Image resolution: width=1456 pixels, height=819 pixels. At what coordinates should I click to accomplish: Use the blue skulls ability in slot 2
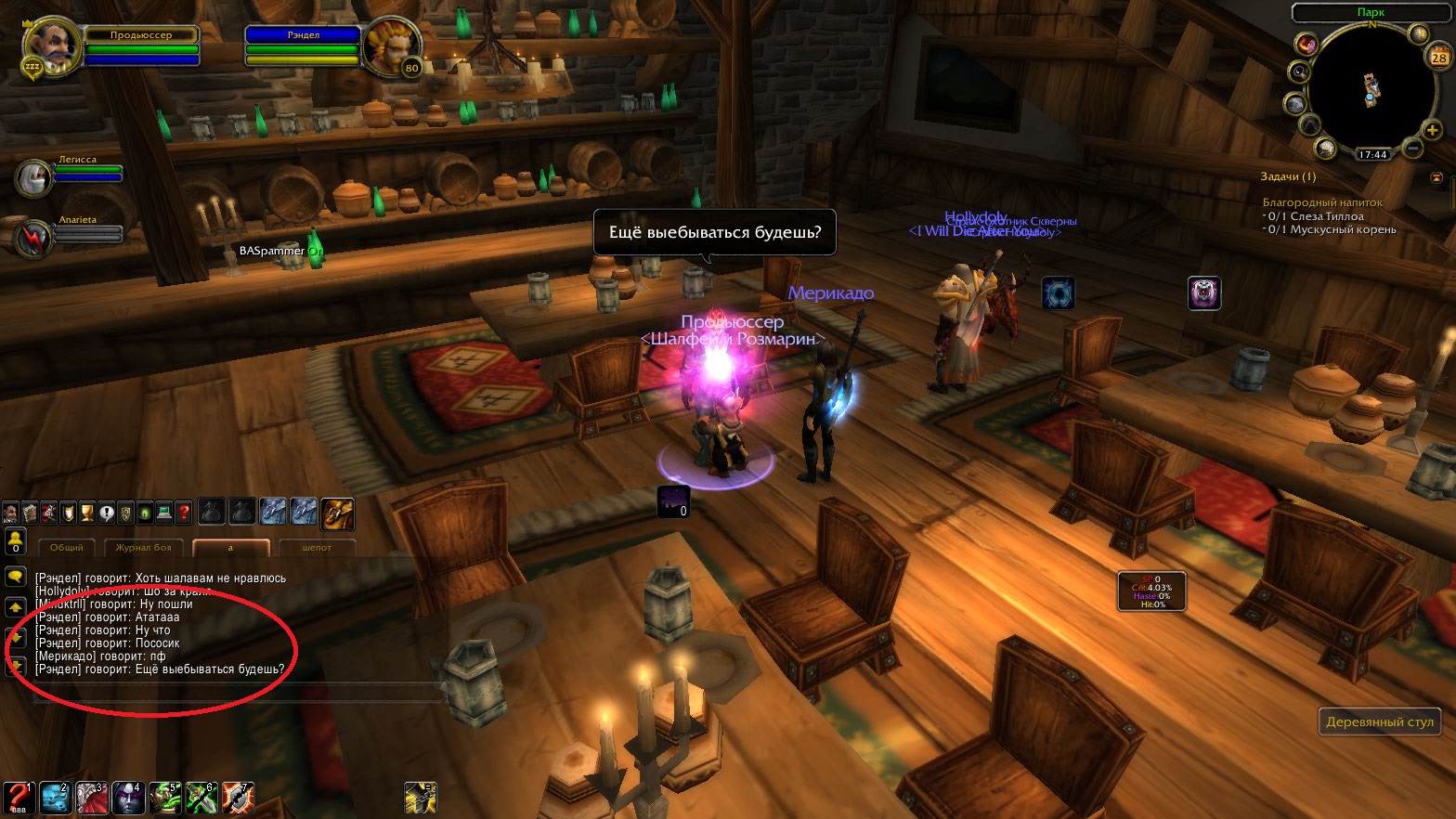55,799
